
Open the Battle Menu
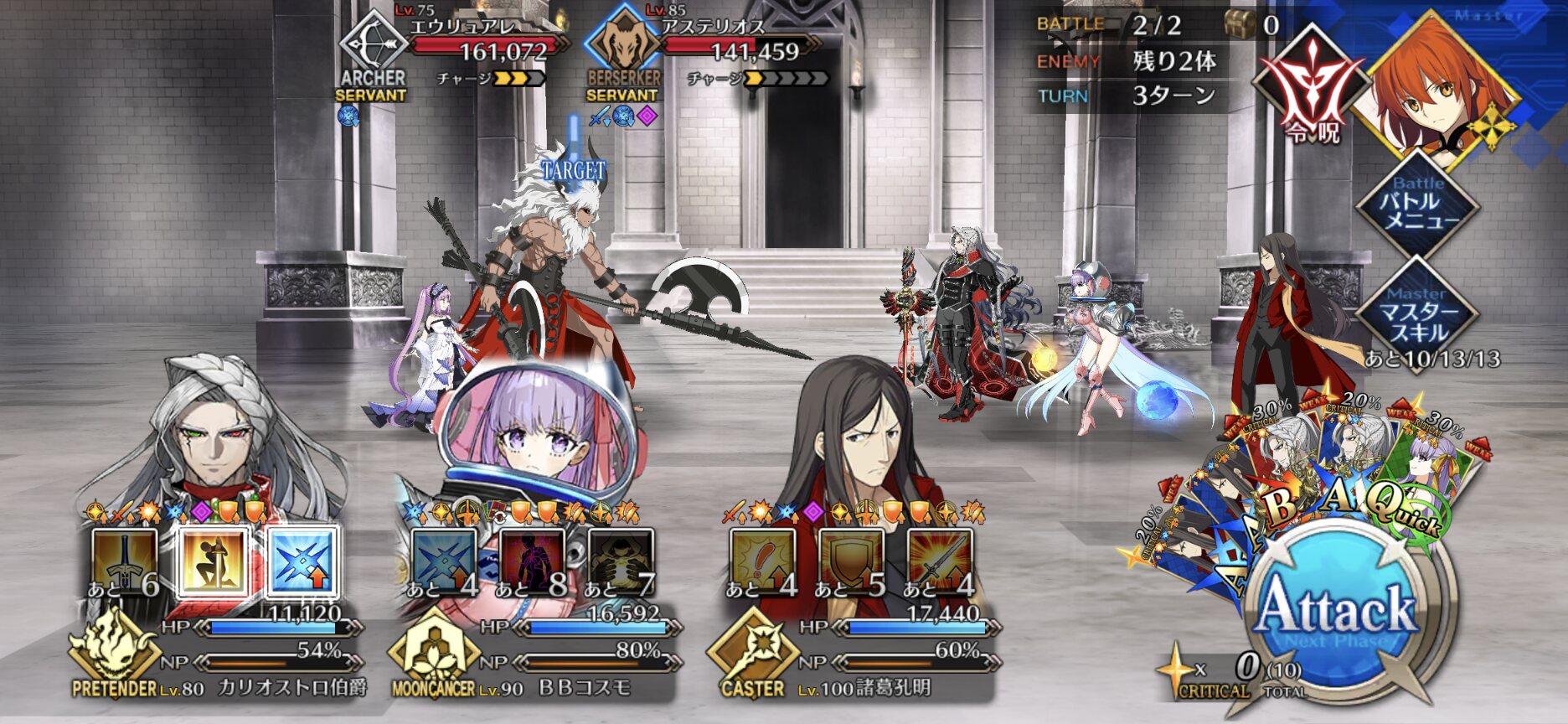pos(1416,205)
